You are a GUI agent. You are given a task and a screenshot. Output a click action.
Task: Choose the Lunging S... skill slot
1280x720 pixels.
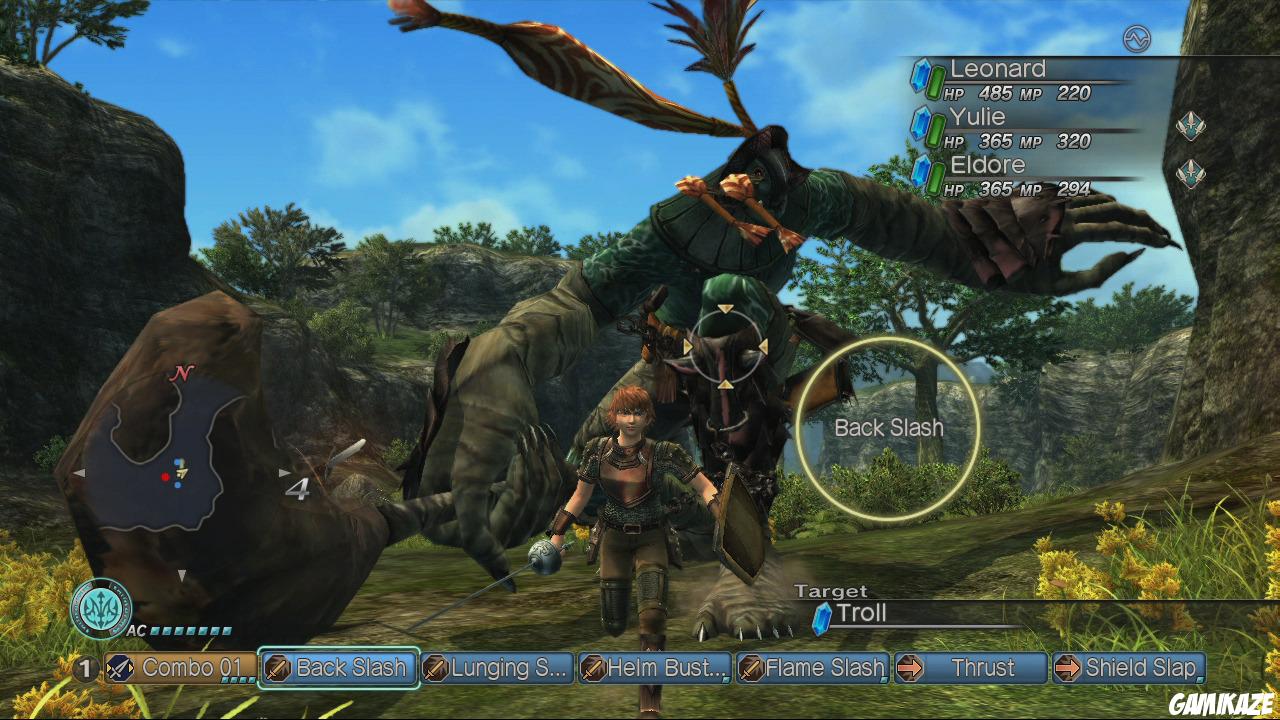[496, 668]
